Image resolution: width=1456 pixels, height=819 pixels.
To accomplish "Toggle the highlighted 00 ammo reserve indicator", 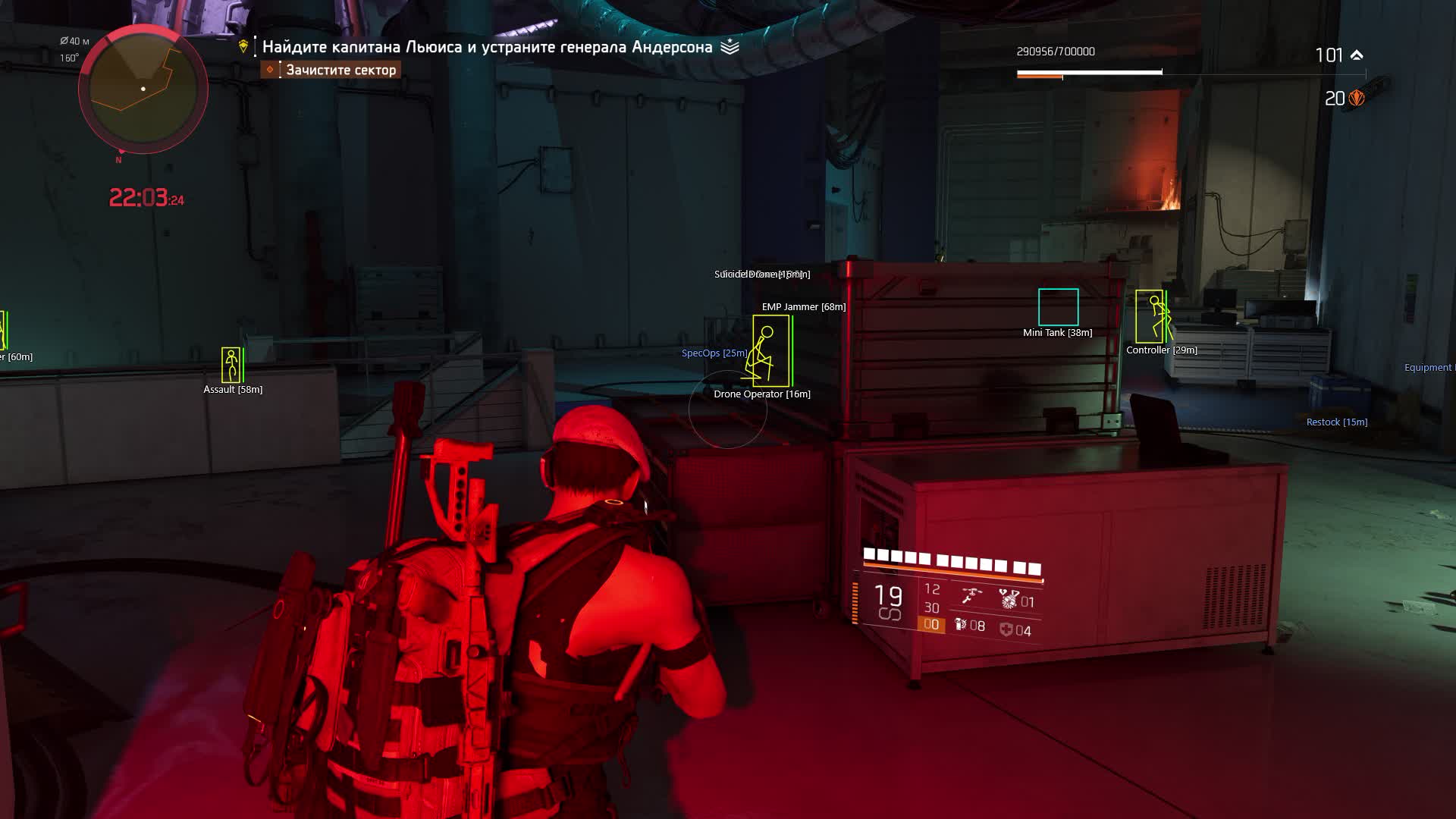I will point(932,625).
